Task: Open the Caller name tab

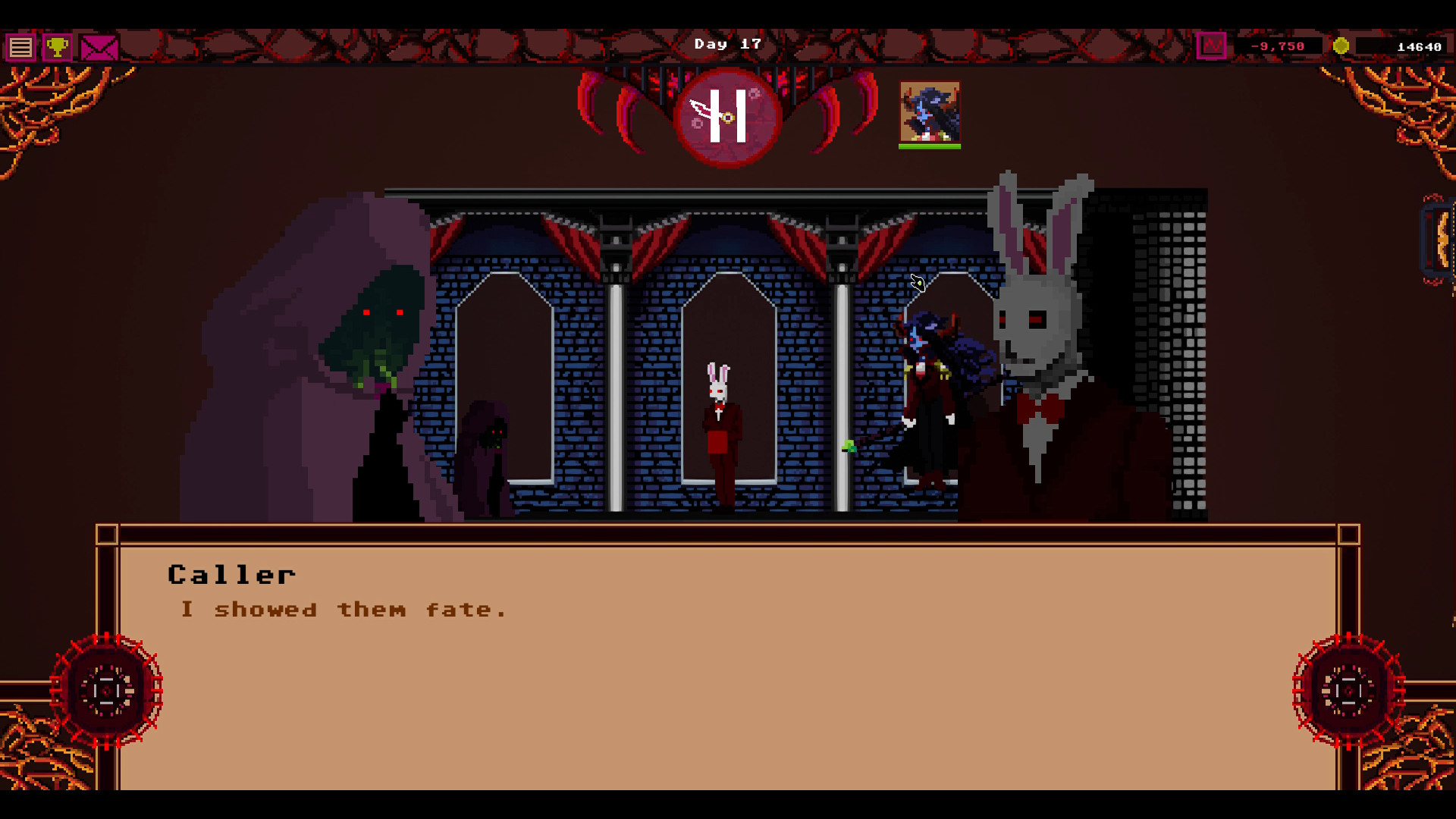Action: pyautogui.click(x=231, y=574)
